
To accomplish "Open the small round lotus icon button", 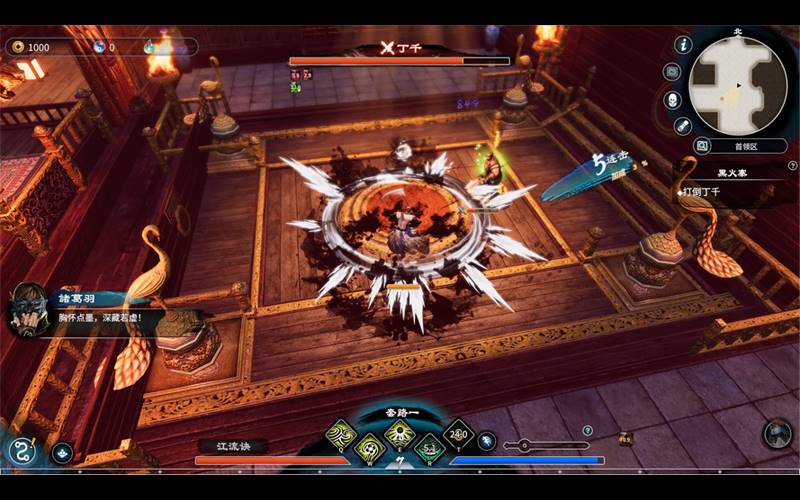I will (x=63, y=453).
